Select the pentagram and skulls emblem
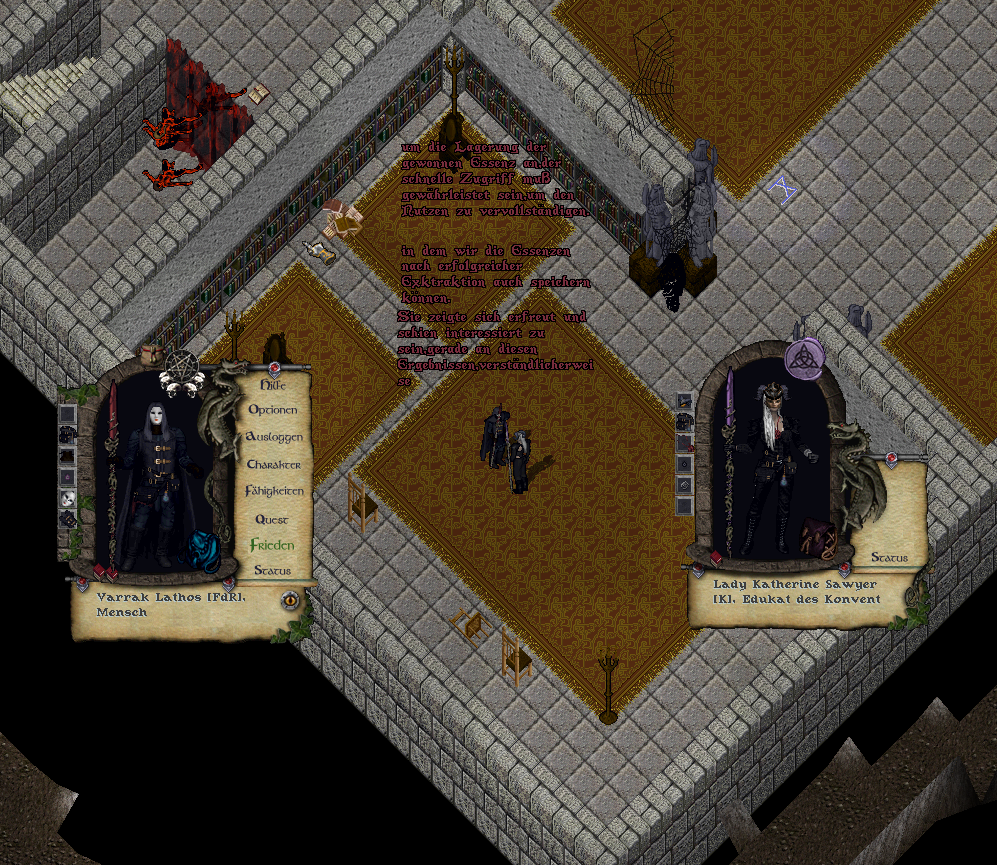The height and width of the screenshot is (865, 997). (x=182, y=371)
